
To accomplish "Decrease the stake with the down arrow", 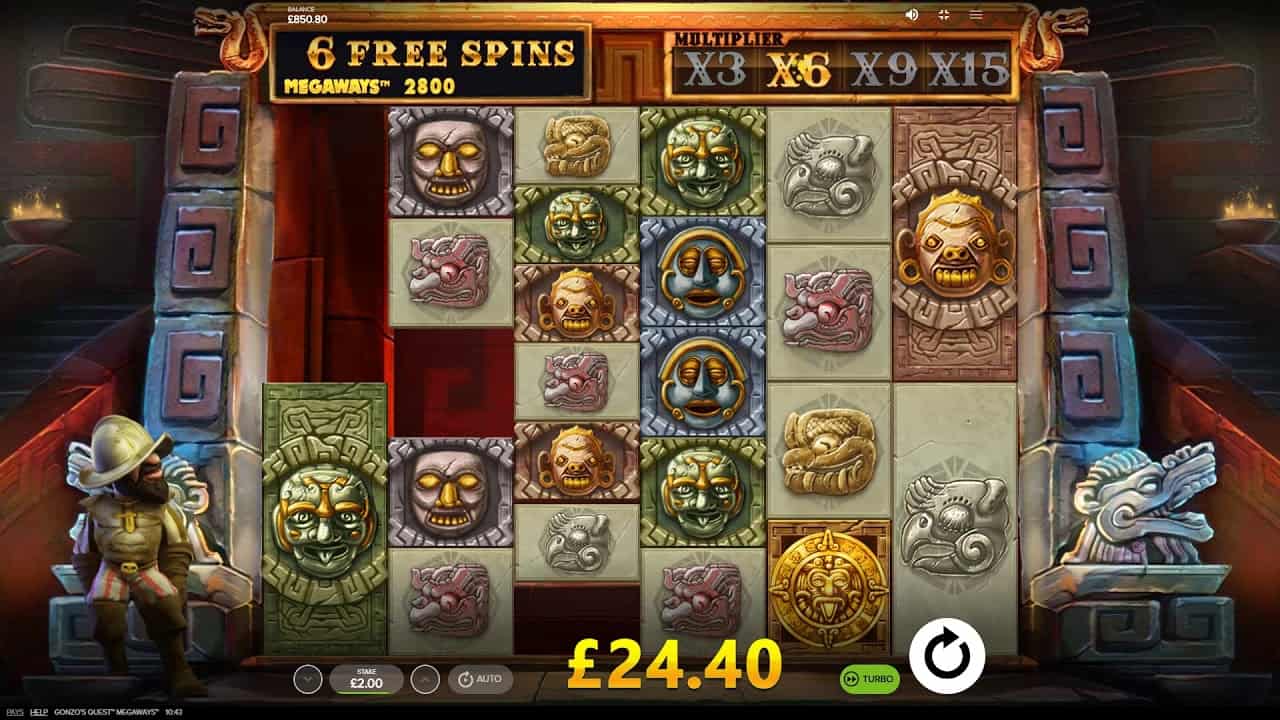I will (x=308, y=679).
